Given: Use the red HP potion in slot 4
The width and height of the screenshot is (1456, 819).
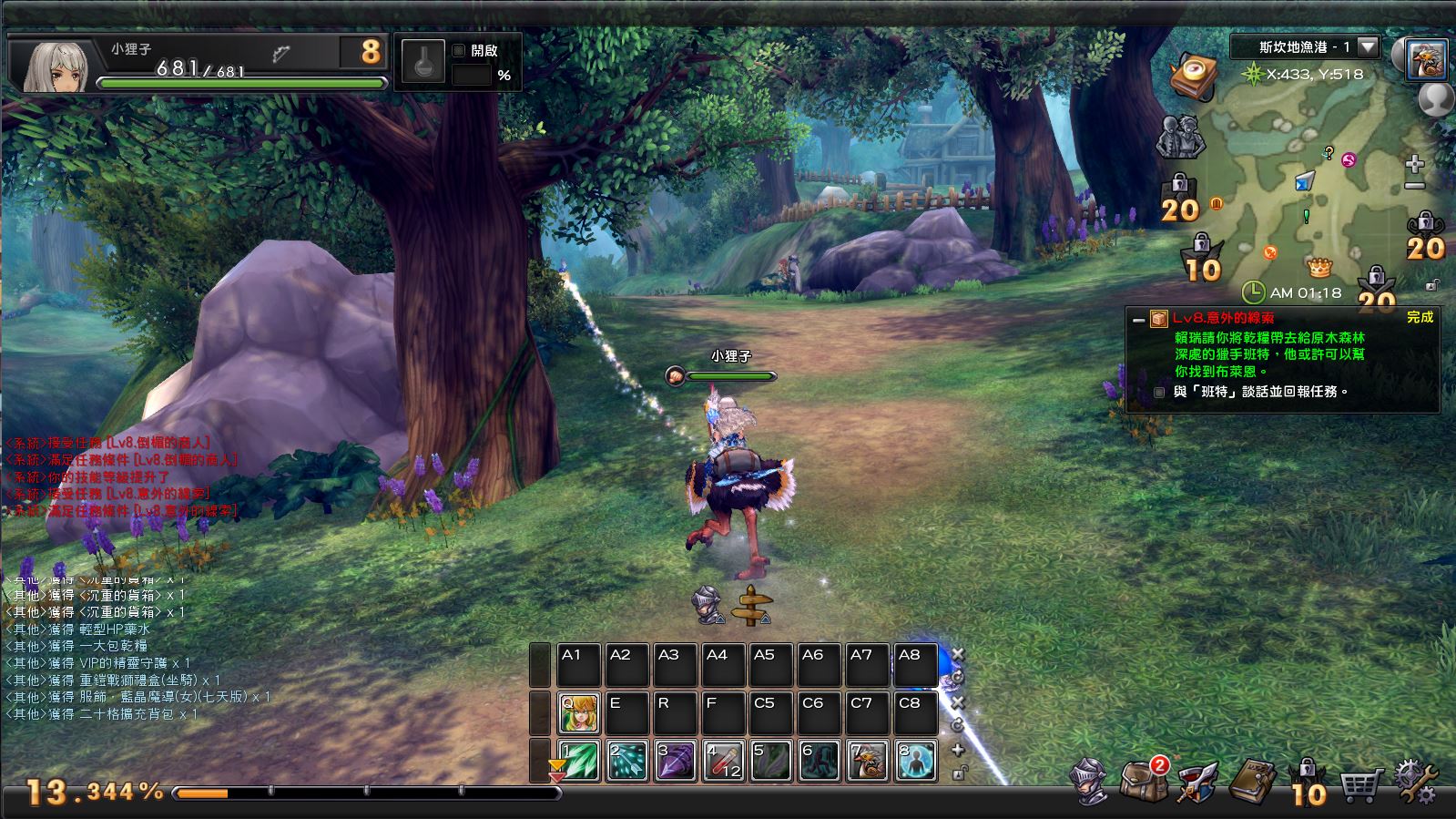Looking at the screenshot, I should point(724,762).
